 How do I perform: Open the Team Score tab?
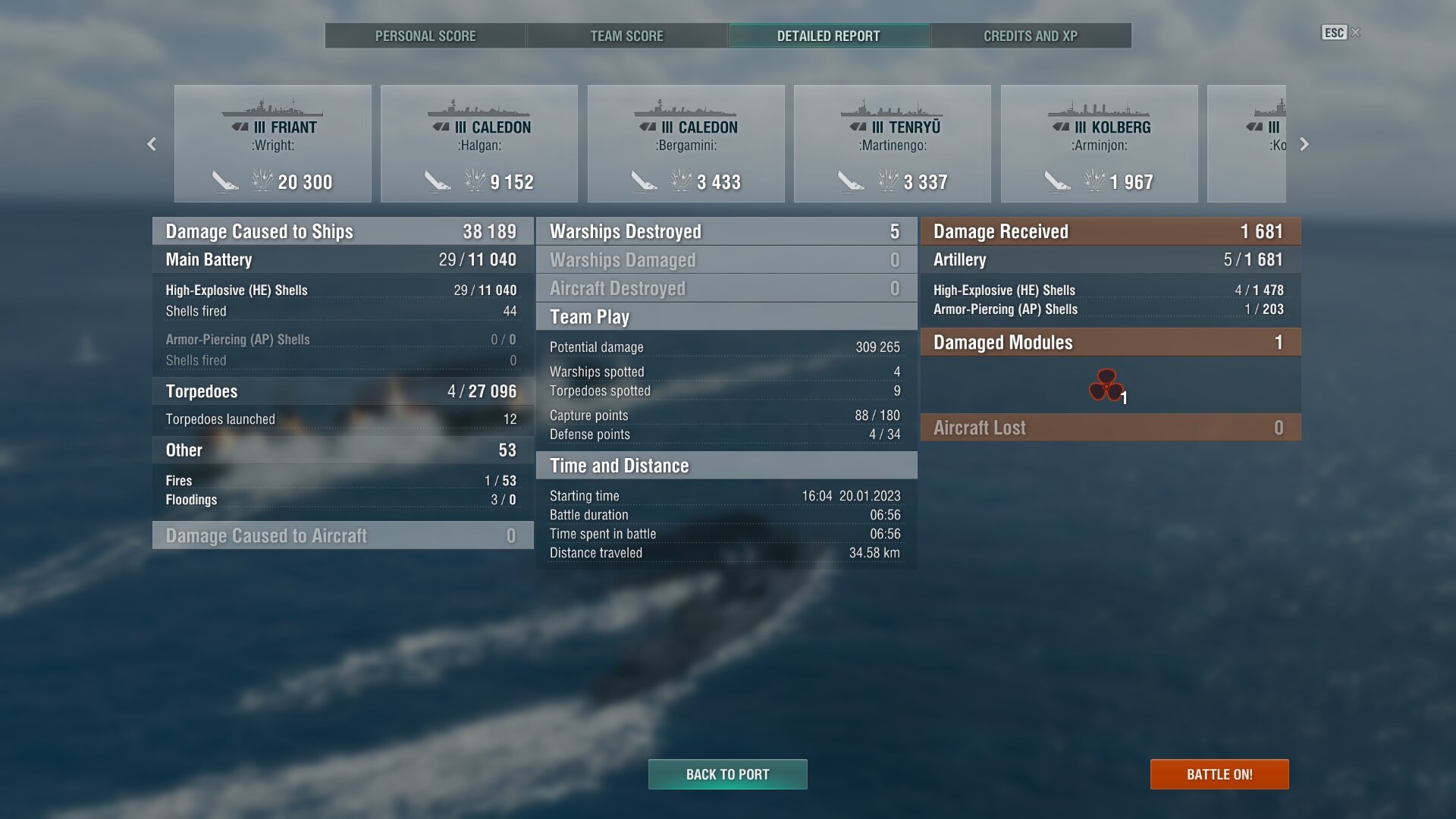click(626, 36)
